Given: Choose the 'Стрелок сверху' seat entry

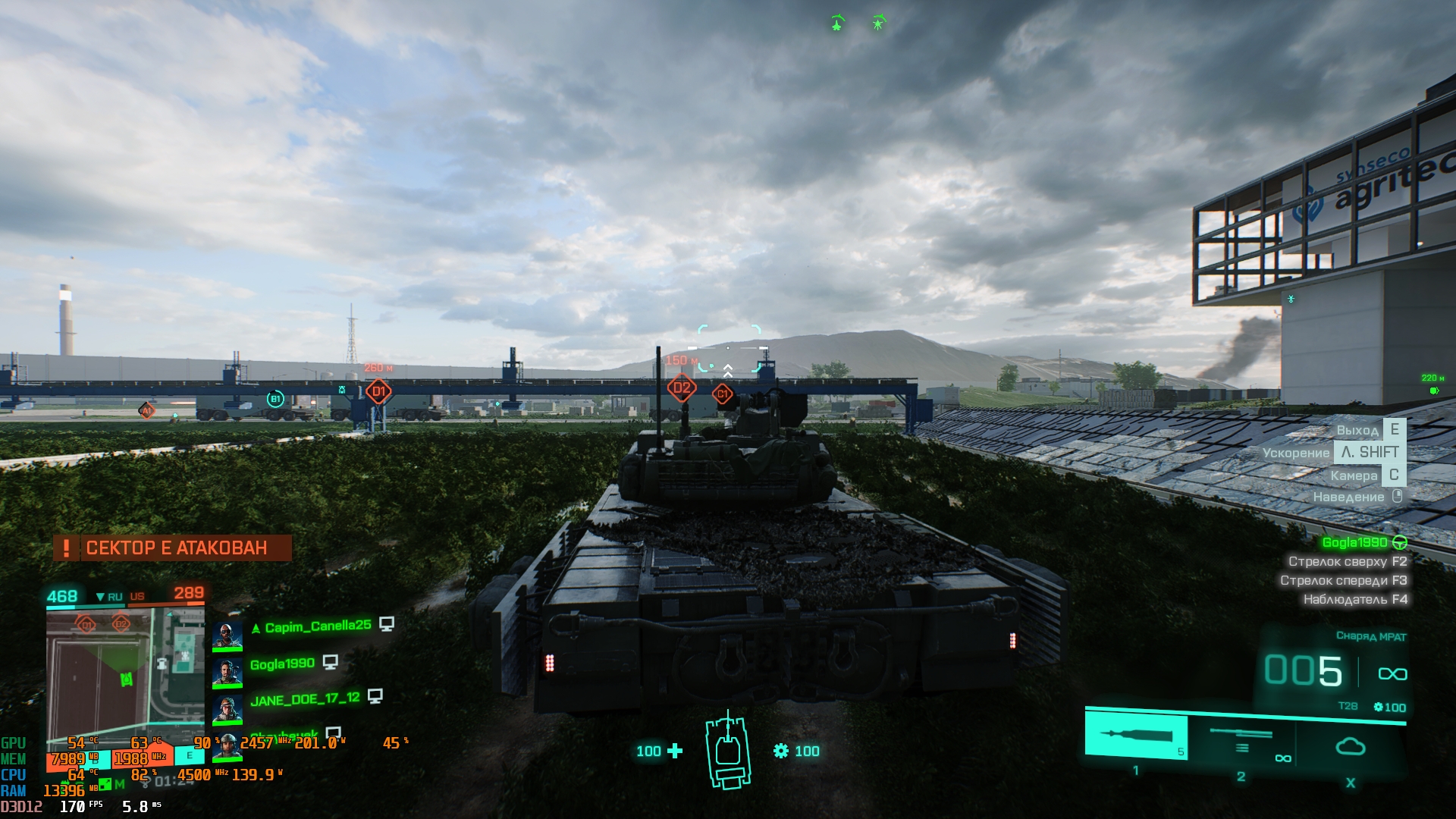Looking at the screenshot, I should tap(1347, 562).
